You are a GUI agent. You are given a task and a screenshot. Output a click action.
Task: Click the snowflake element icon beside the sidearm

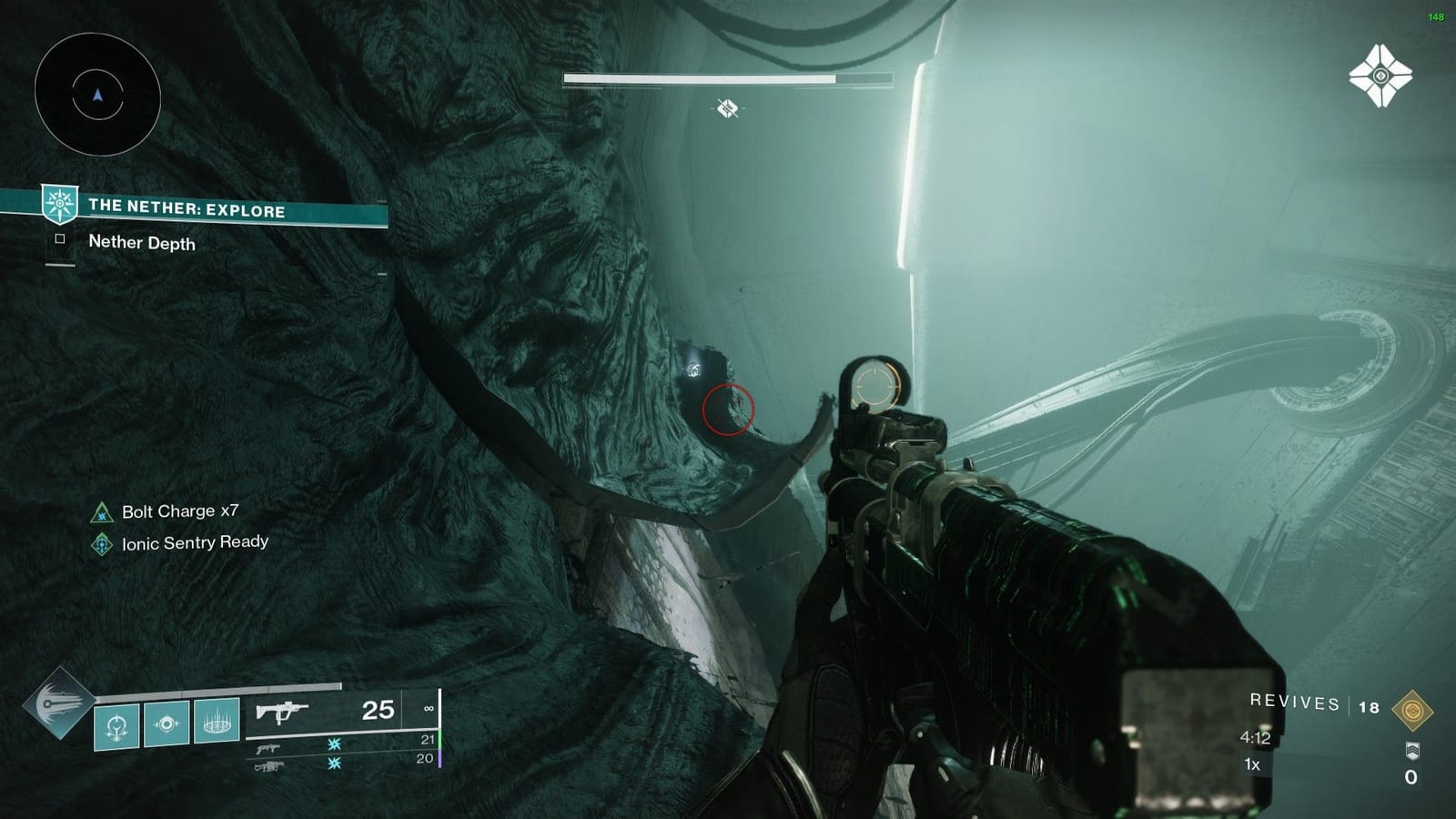334,746
